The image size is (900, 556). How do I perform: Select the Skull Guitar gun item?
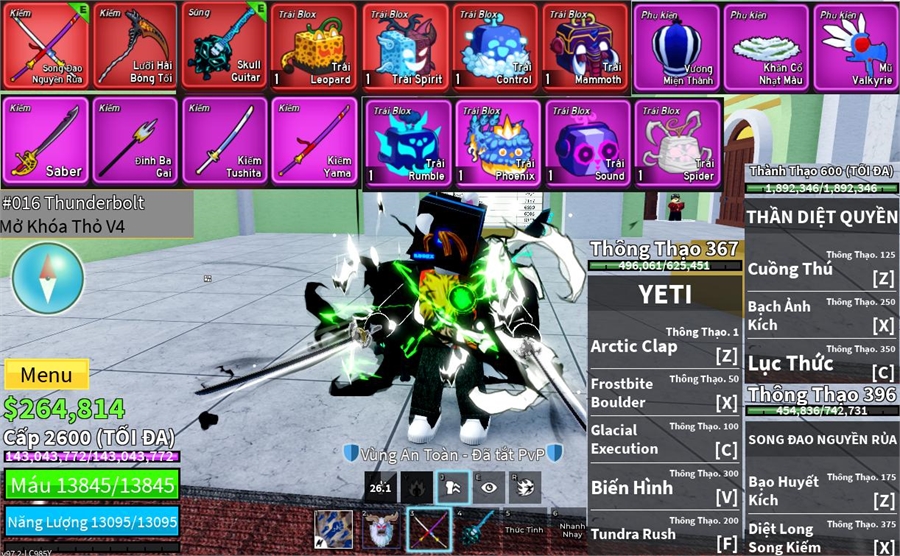tap(225, 46)
